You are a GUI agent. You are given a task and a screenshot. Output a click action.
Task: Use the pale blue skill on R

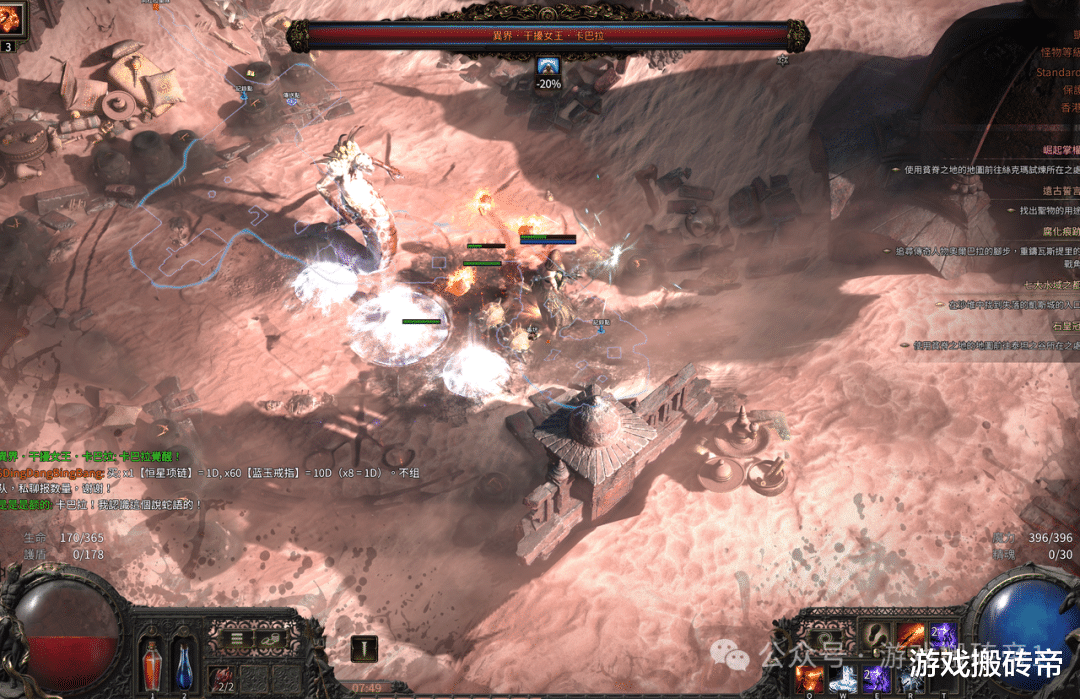tap(910, 677)
